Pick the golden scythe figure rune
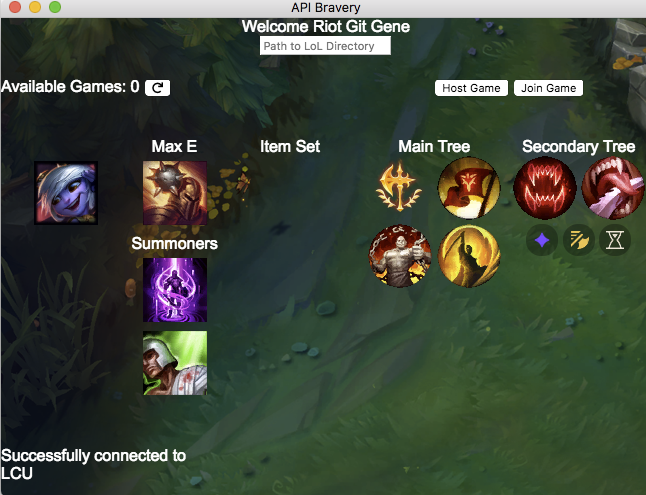Viewport: 646px width, 495px height. click(x=469, y=255)
